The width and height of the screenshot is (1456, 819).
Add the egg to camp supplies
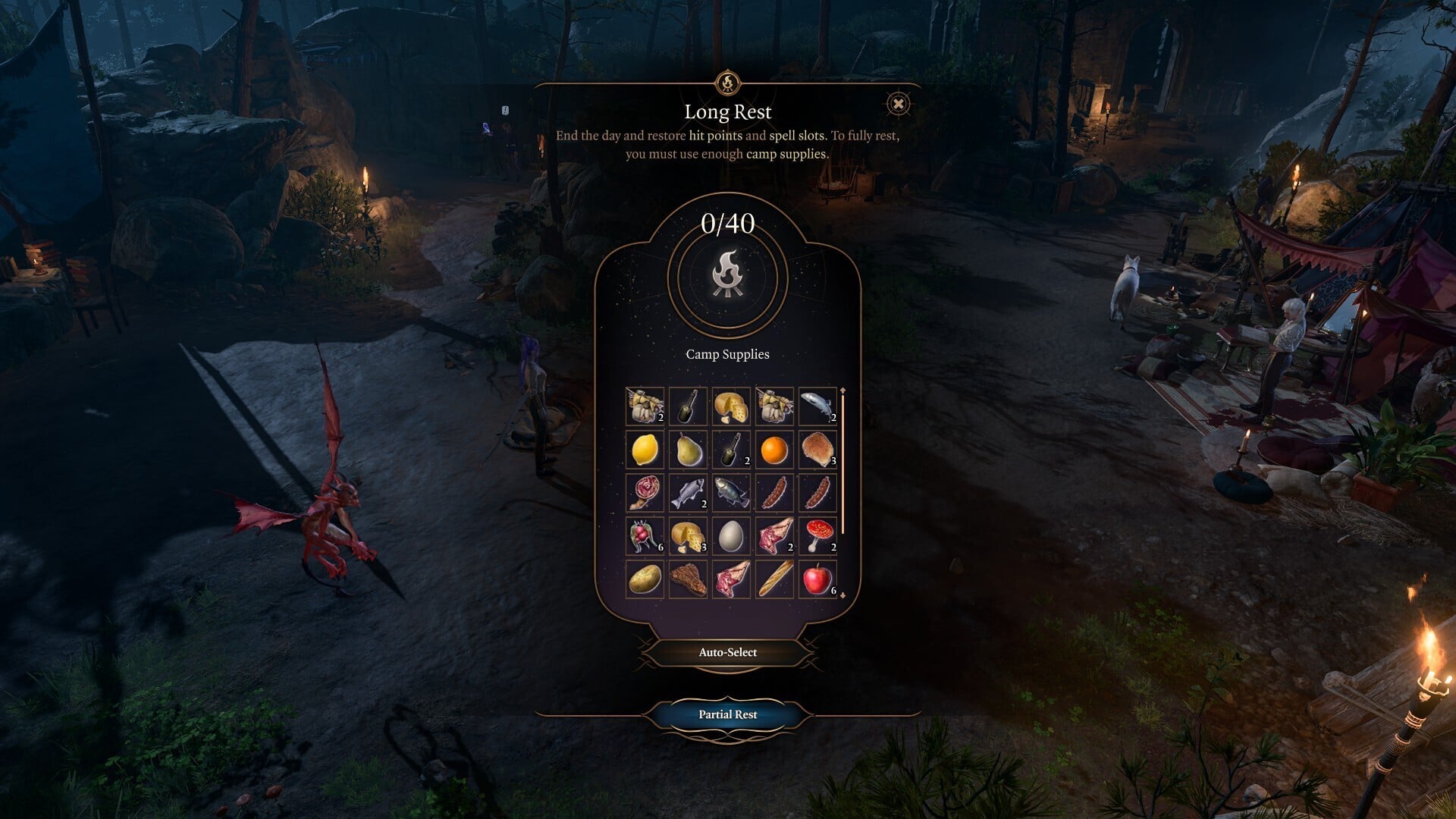tap(732, 535)
